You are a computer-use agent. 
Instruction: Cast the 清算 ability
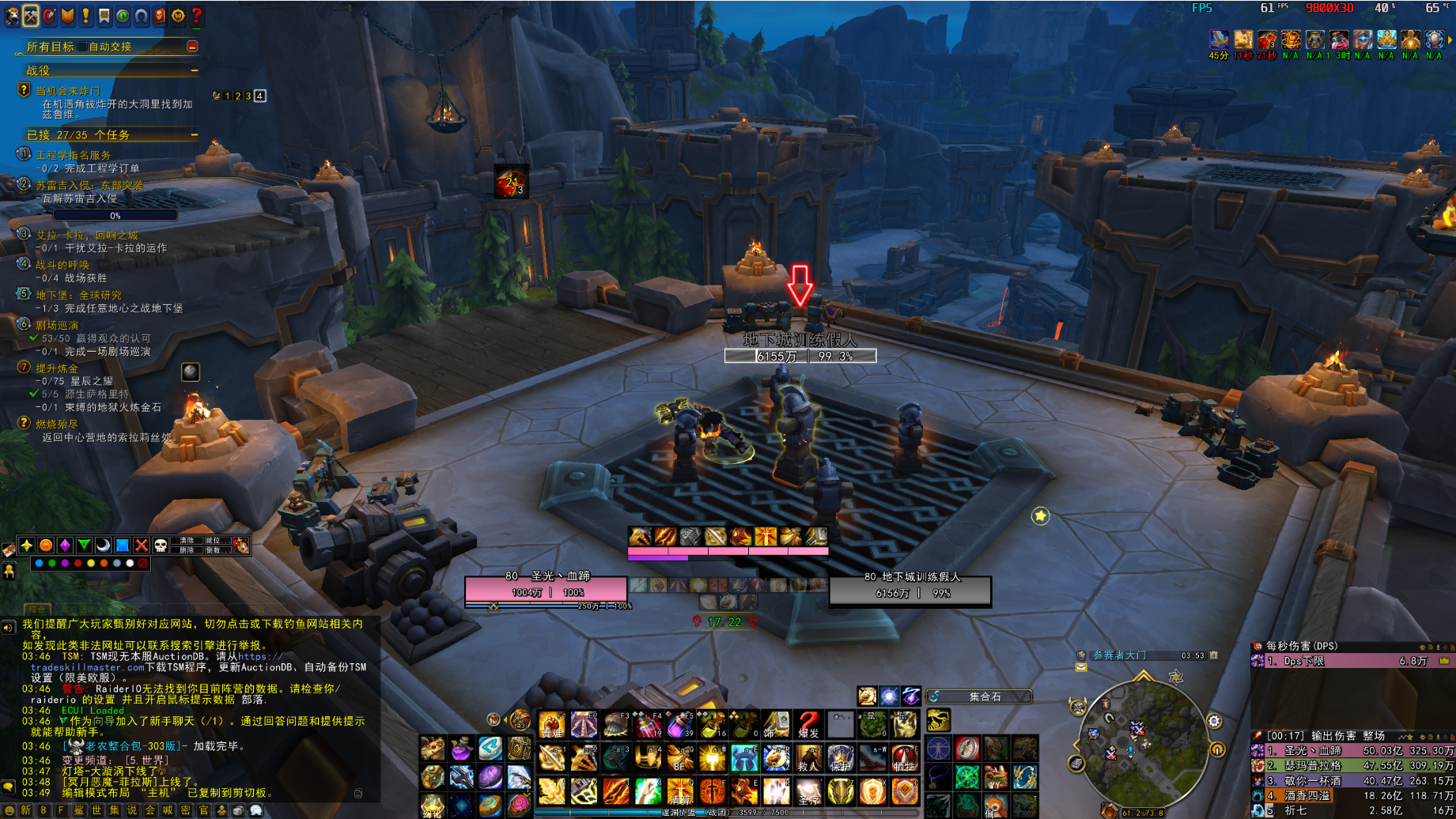pos(679,791)
